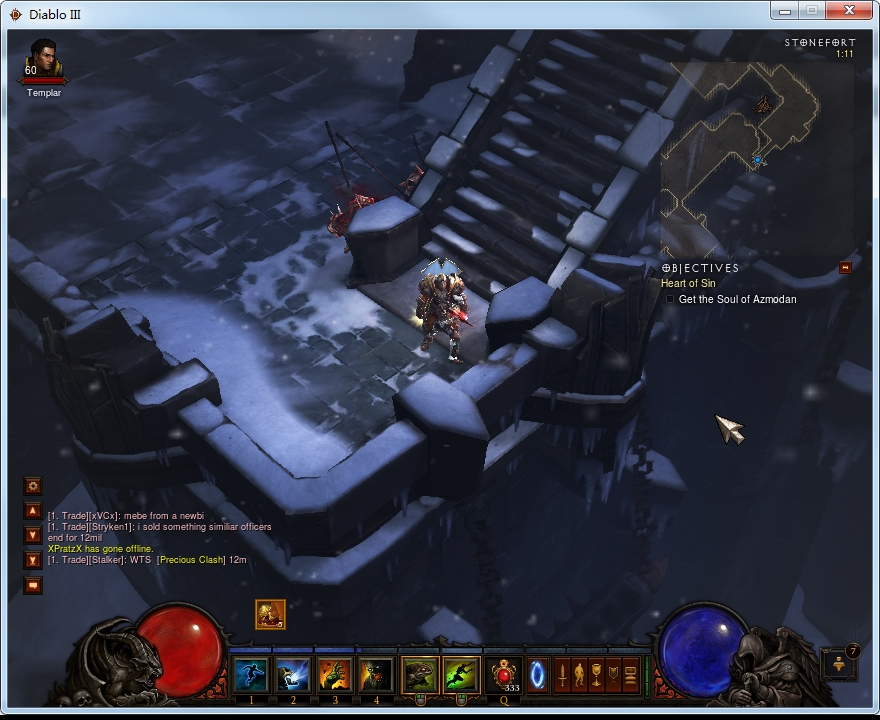Use the blue energy blast skill in slot 2

click(293, 676)
